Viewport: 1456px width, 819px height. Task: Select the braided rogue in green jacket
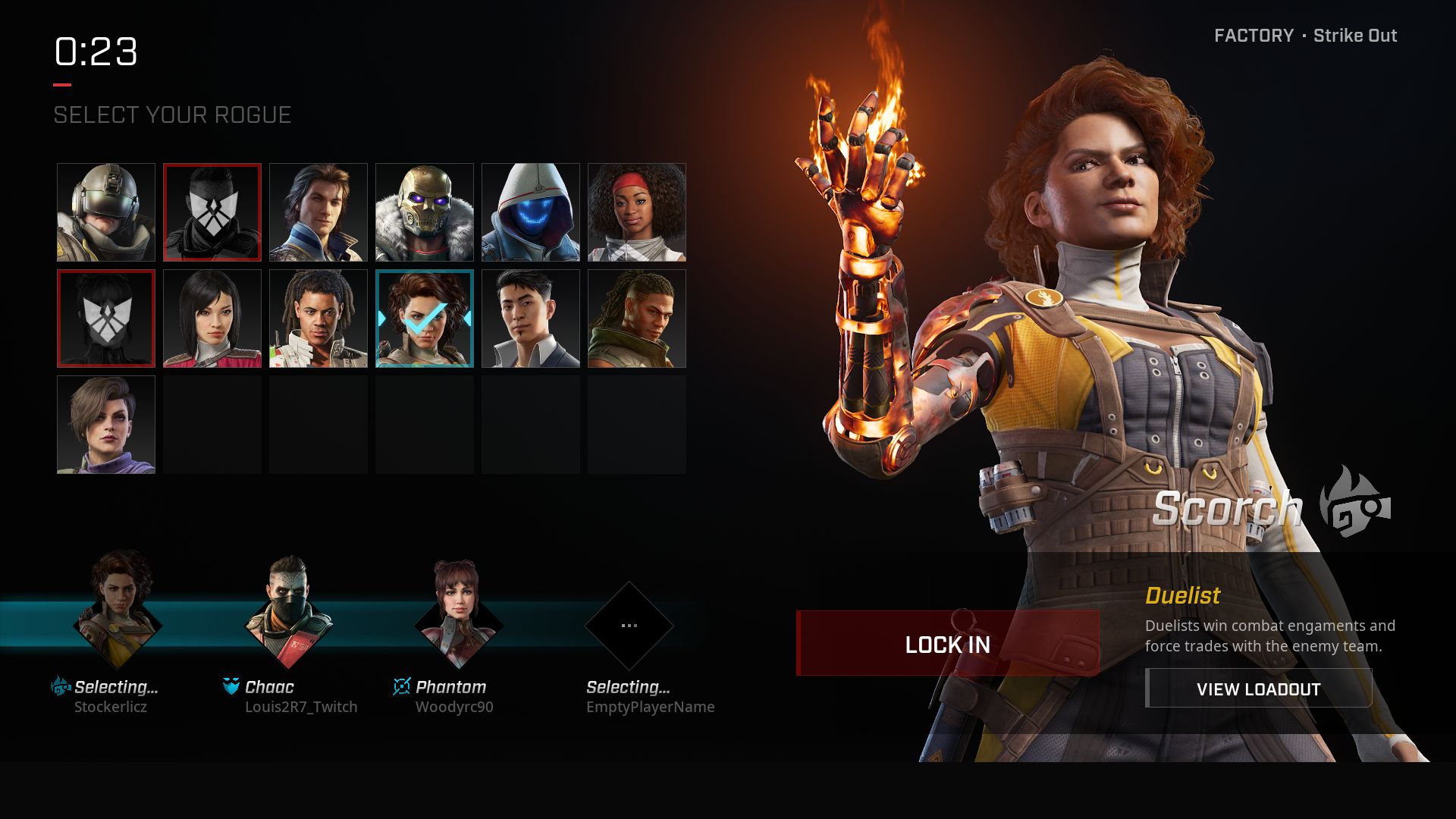click(637, 318)
